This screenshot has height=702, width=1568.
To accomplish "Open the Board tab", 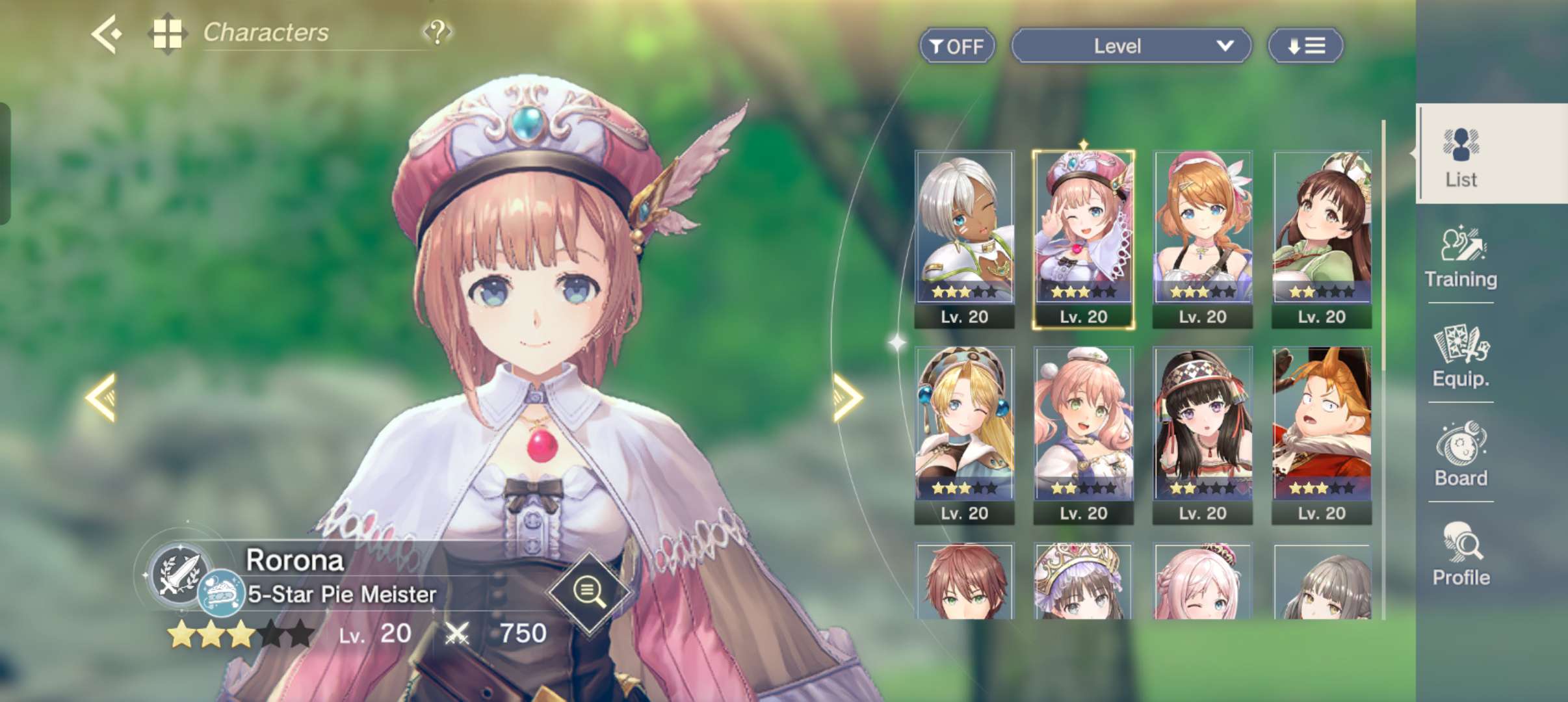I will pyautogui.click(x=1461, y=455).
